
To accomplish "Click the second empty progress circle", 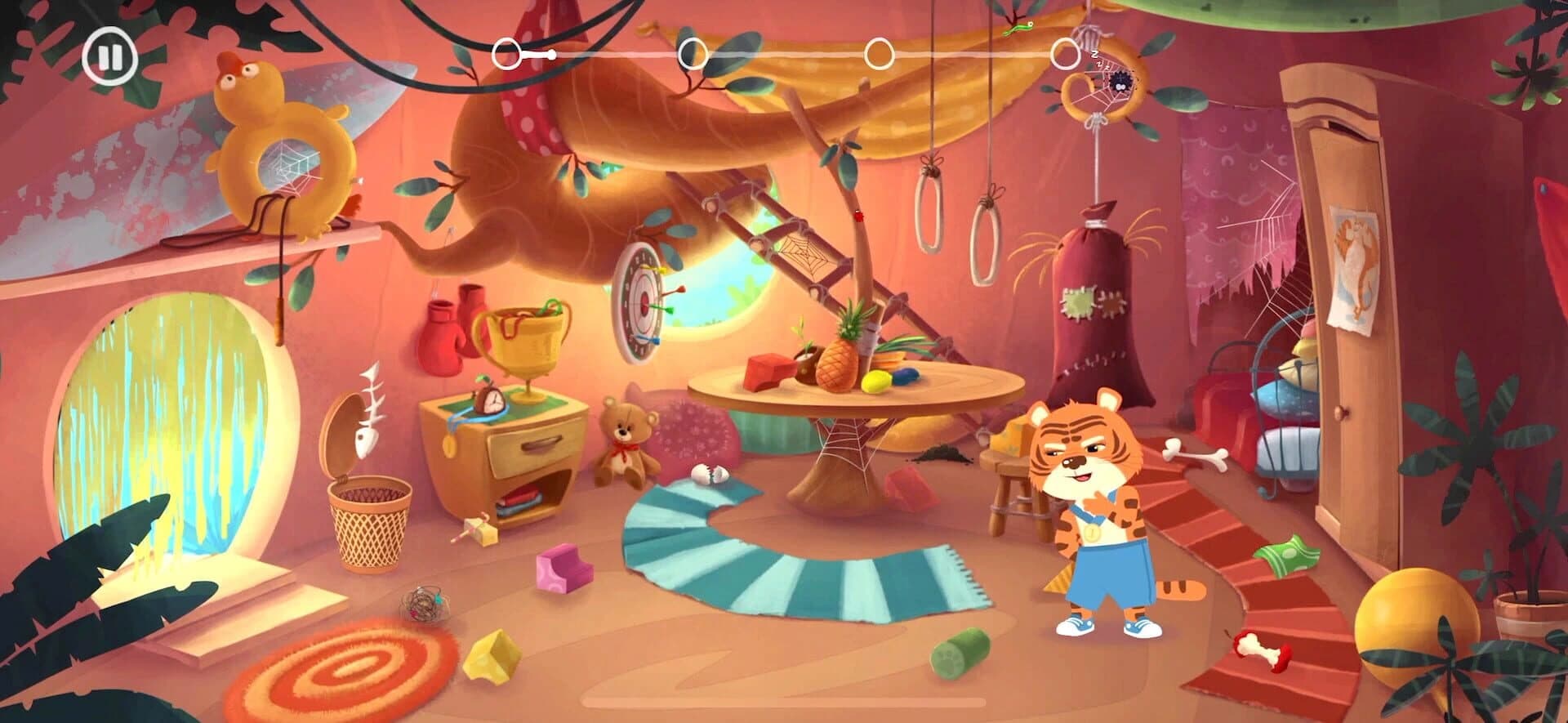I will [x=695, y=56].
